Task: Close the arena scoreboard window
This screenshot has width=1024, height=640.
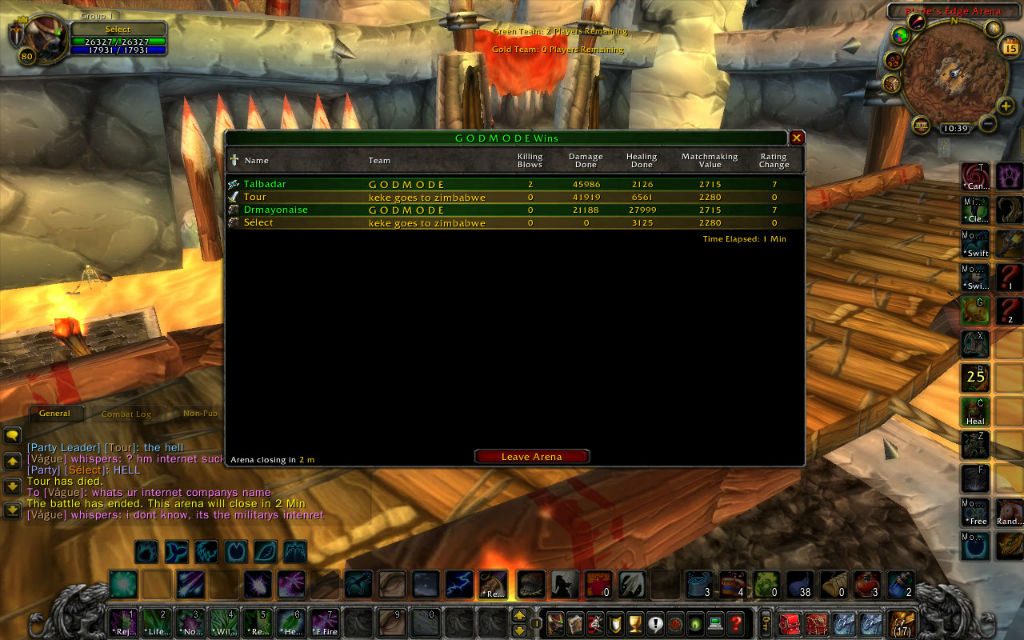Action: click(x=797, y=138)
